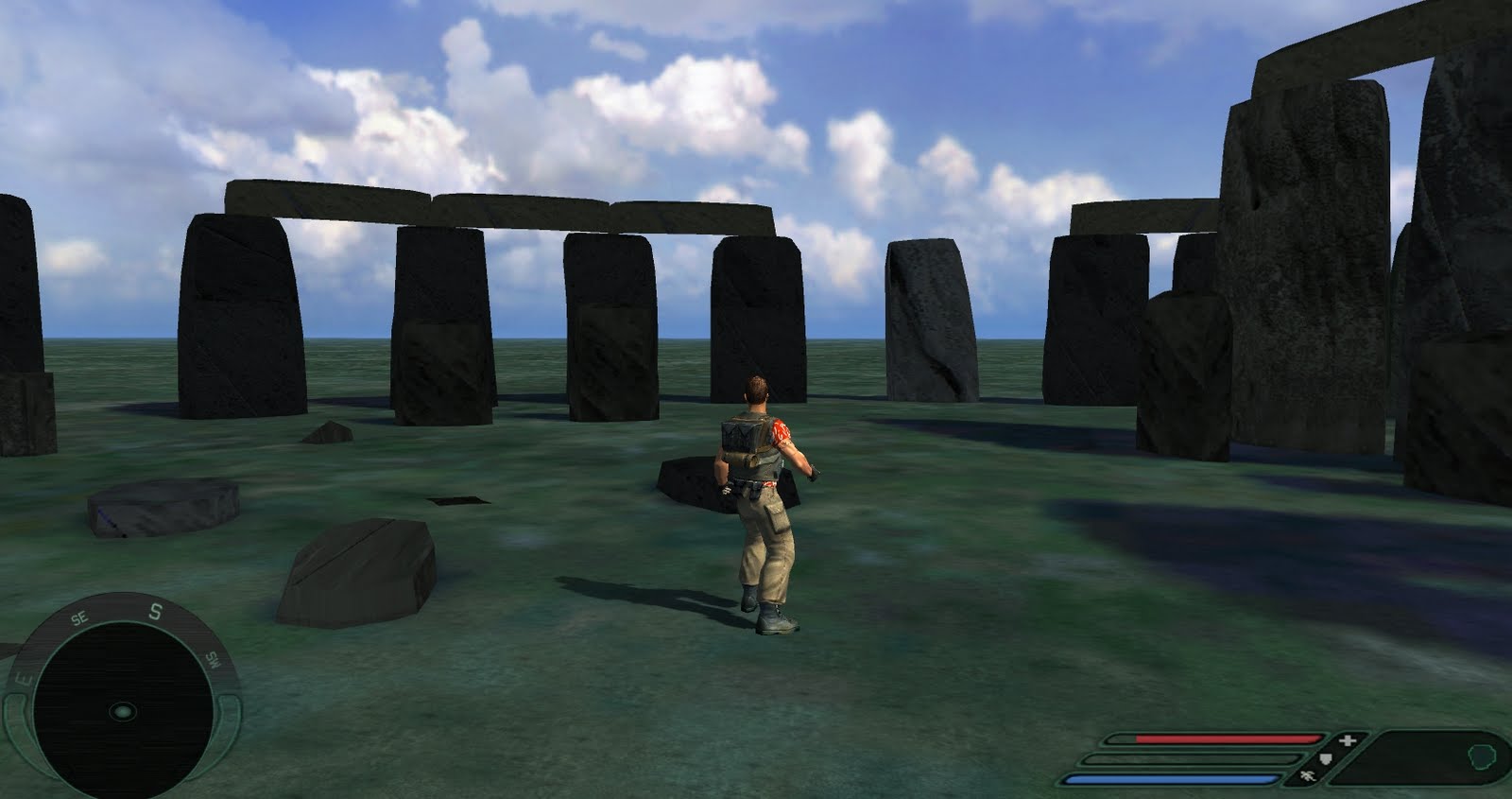Click the compass dial in the lower left
Viewport: 1512px width, 799px height.
tap(124, 711)
